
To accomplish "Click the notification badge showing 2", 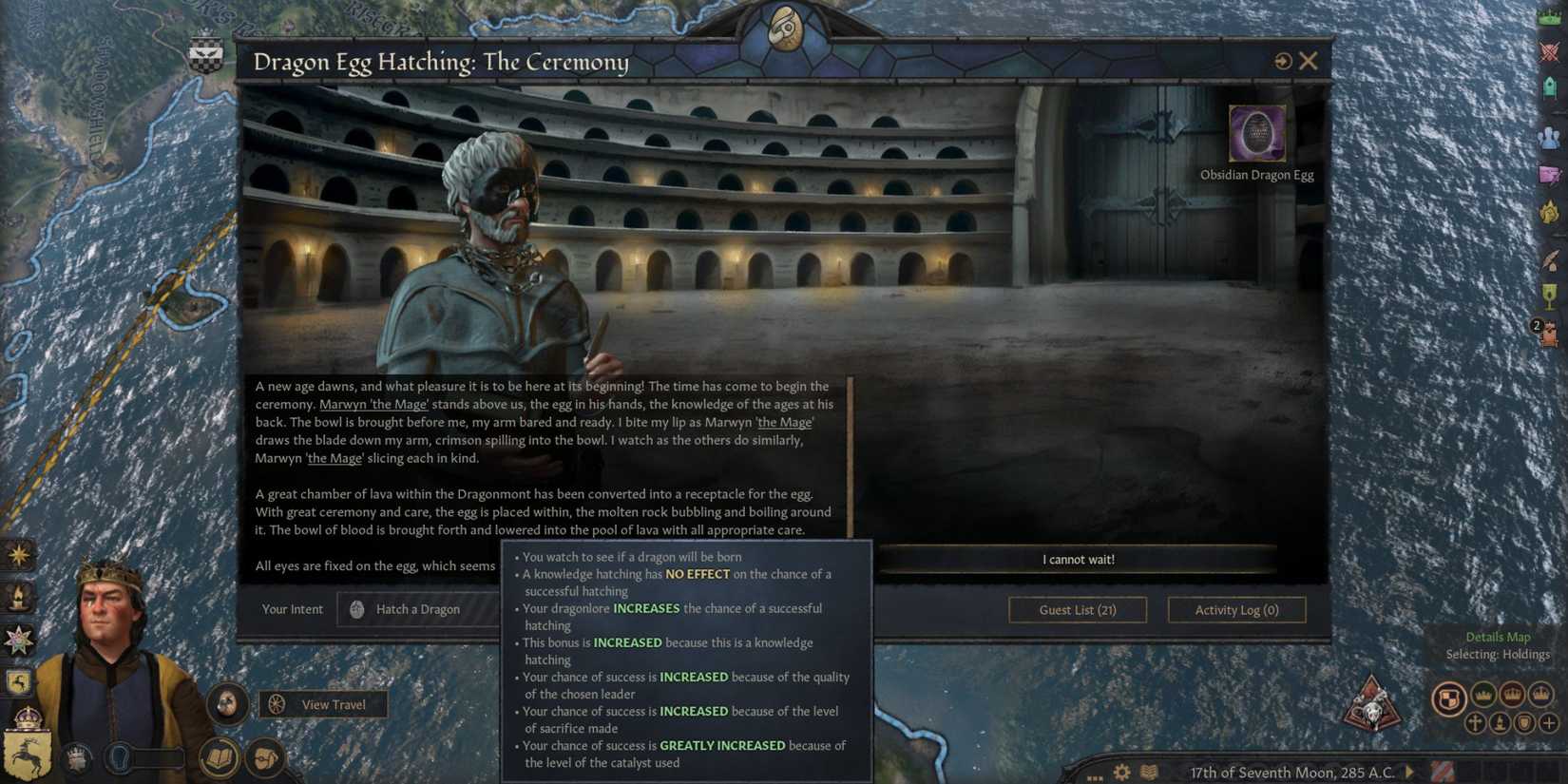I will 1536,325.
